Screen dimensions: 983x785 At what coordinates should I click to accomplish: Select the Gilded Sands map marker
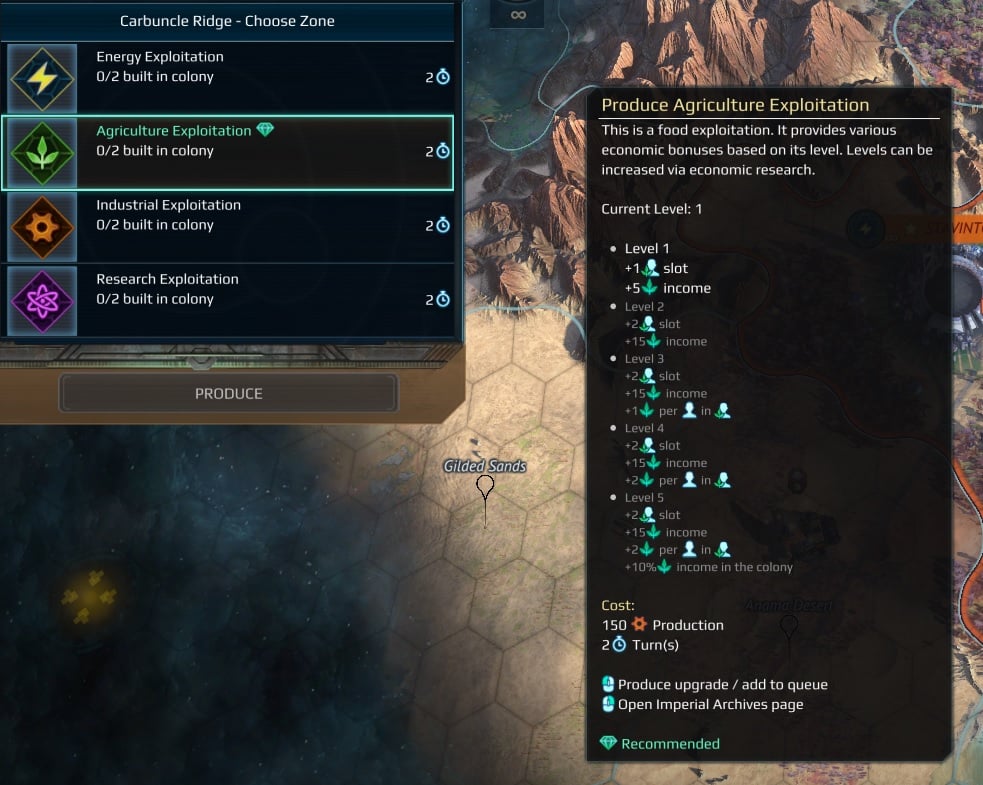pyautogui.click(x=485, y=486)
